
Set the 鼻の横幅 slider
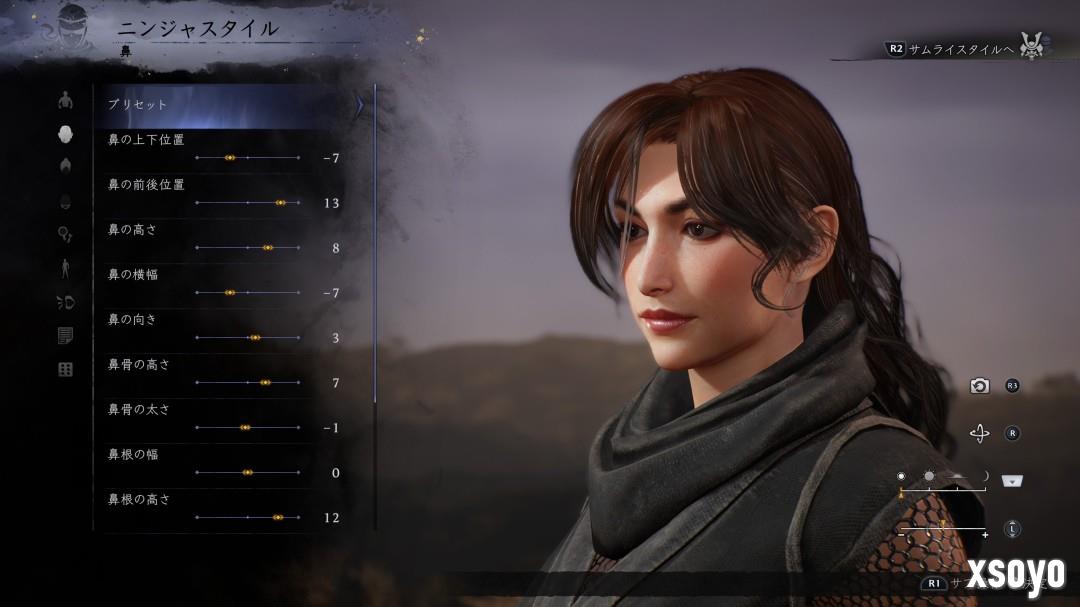[230, 292]
